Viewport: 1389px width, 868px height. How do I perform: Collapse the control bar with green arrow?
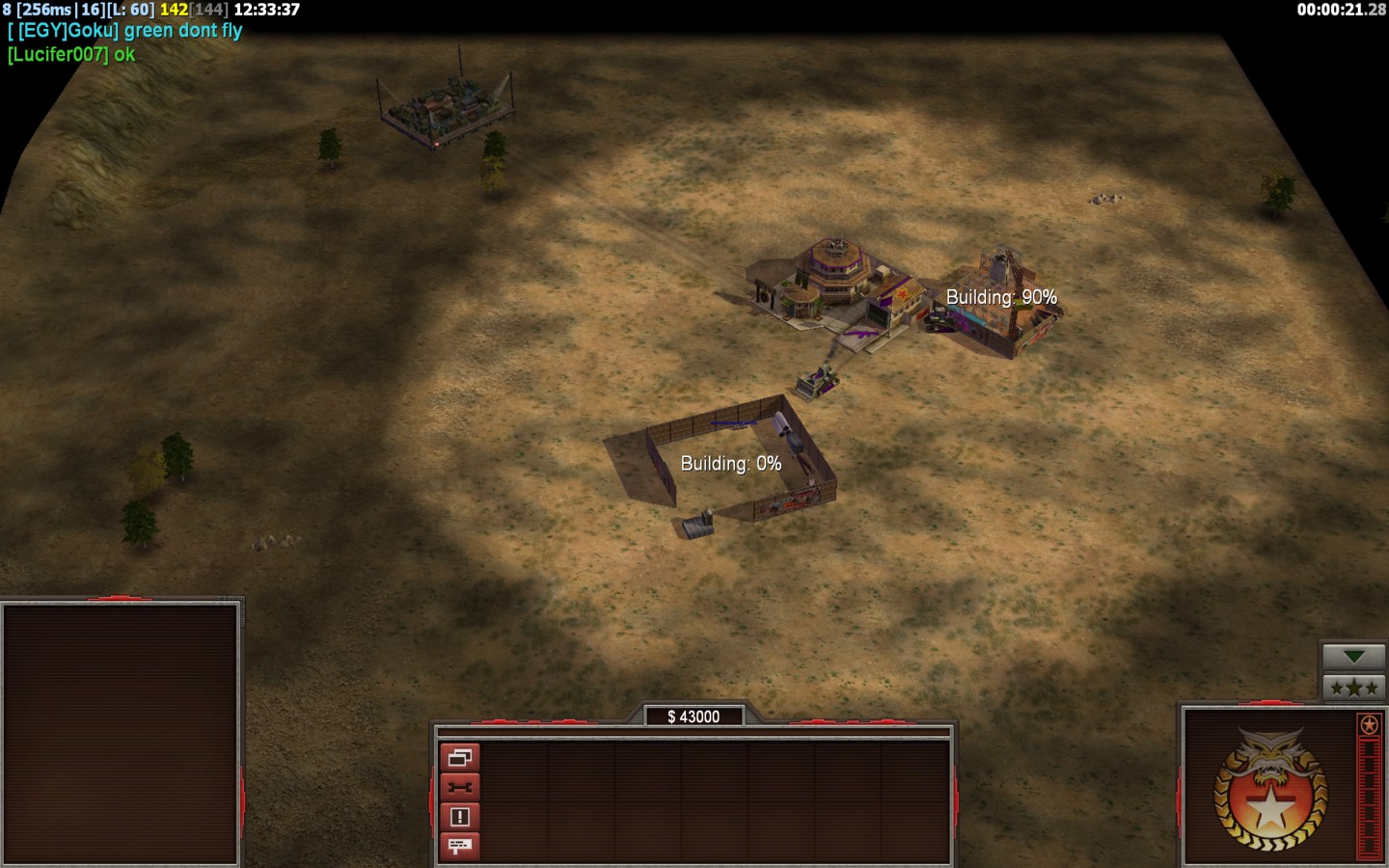tap(1353, 657)
